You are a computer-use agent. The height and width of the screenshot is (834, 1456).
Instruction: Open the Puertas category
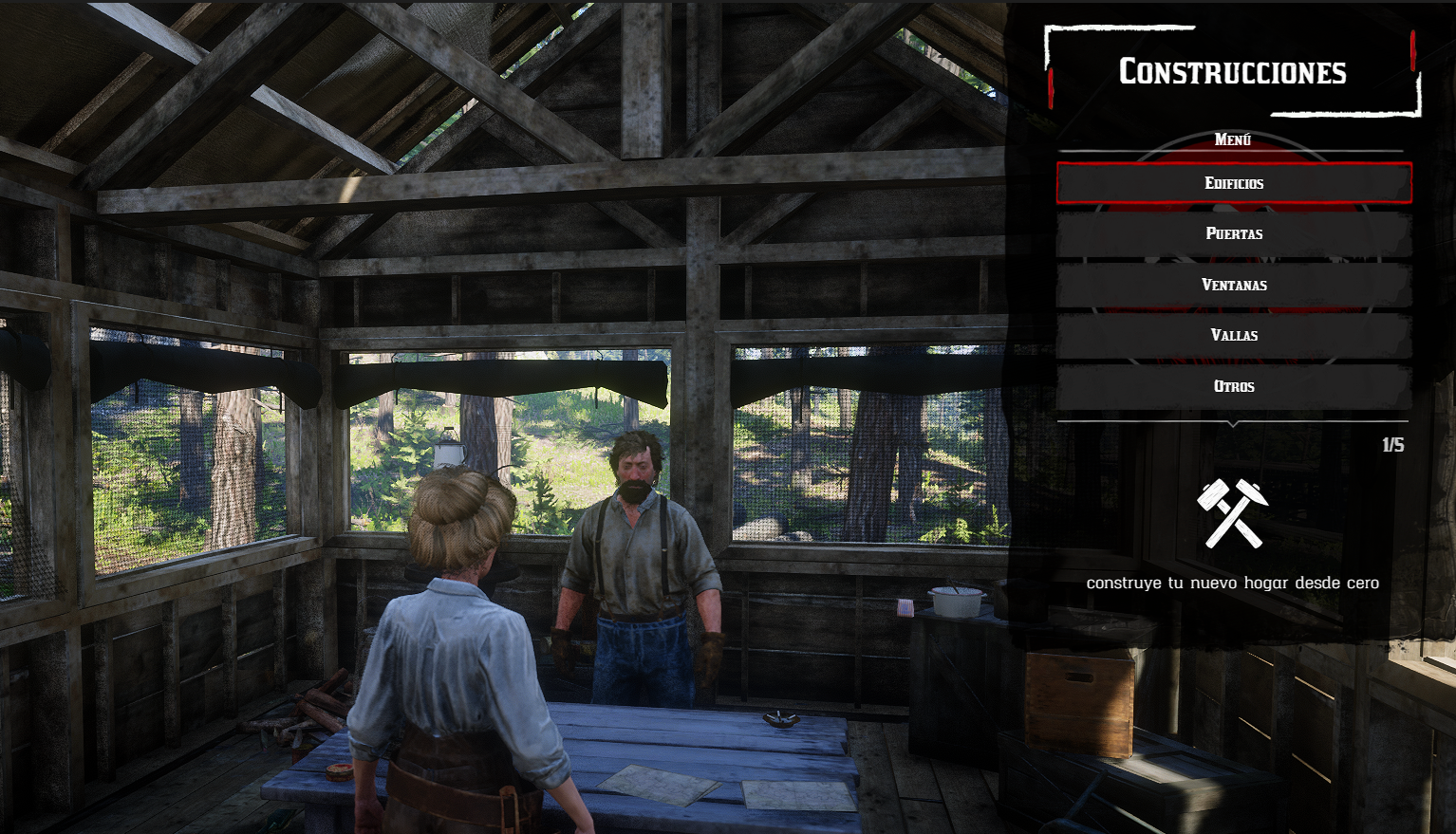click(x=1234, y=233)
